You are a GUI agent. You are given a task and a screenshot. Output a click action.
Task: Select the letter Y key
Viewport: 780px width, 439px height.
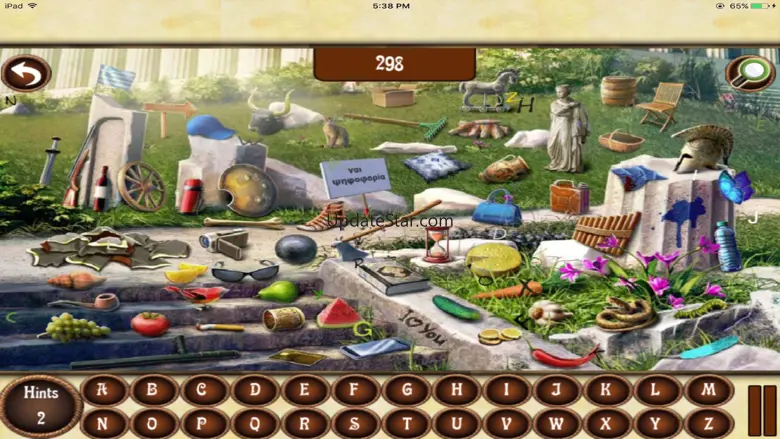657,424
